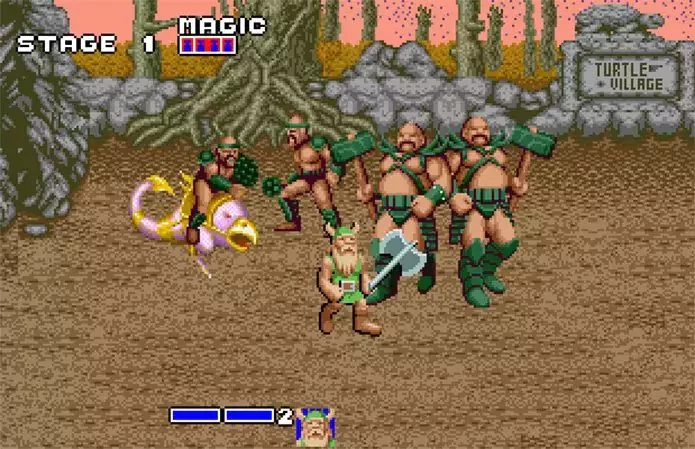The width and height of the screenshot is (695, 449).
Task: Select the blue magic pots icon
Action: point(208,44)
